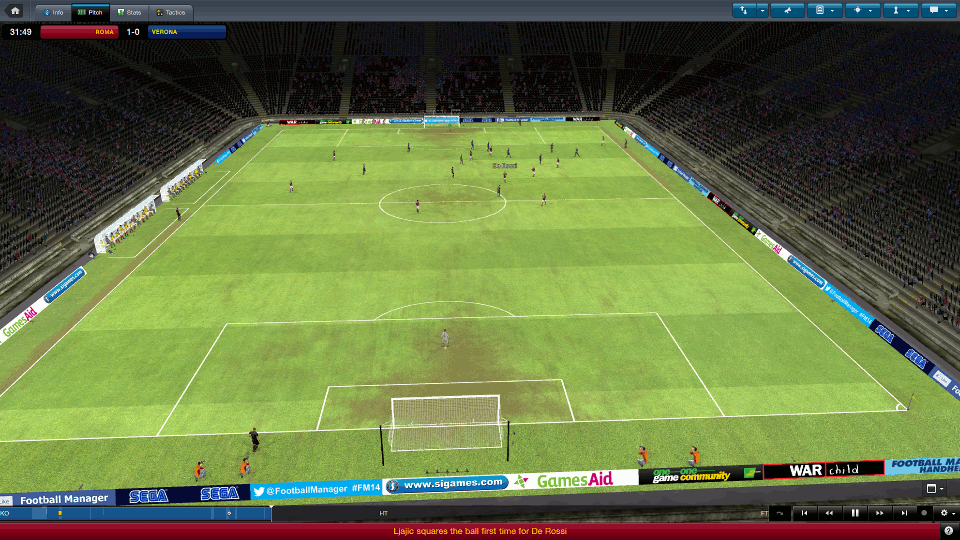Show the Tactics tab
The width and height of the screenshot is (960, 540).
[172, 12]
